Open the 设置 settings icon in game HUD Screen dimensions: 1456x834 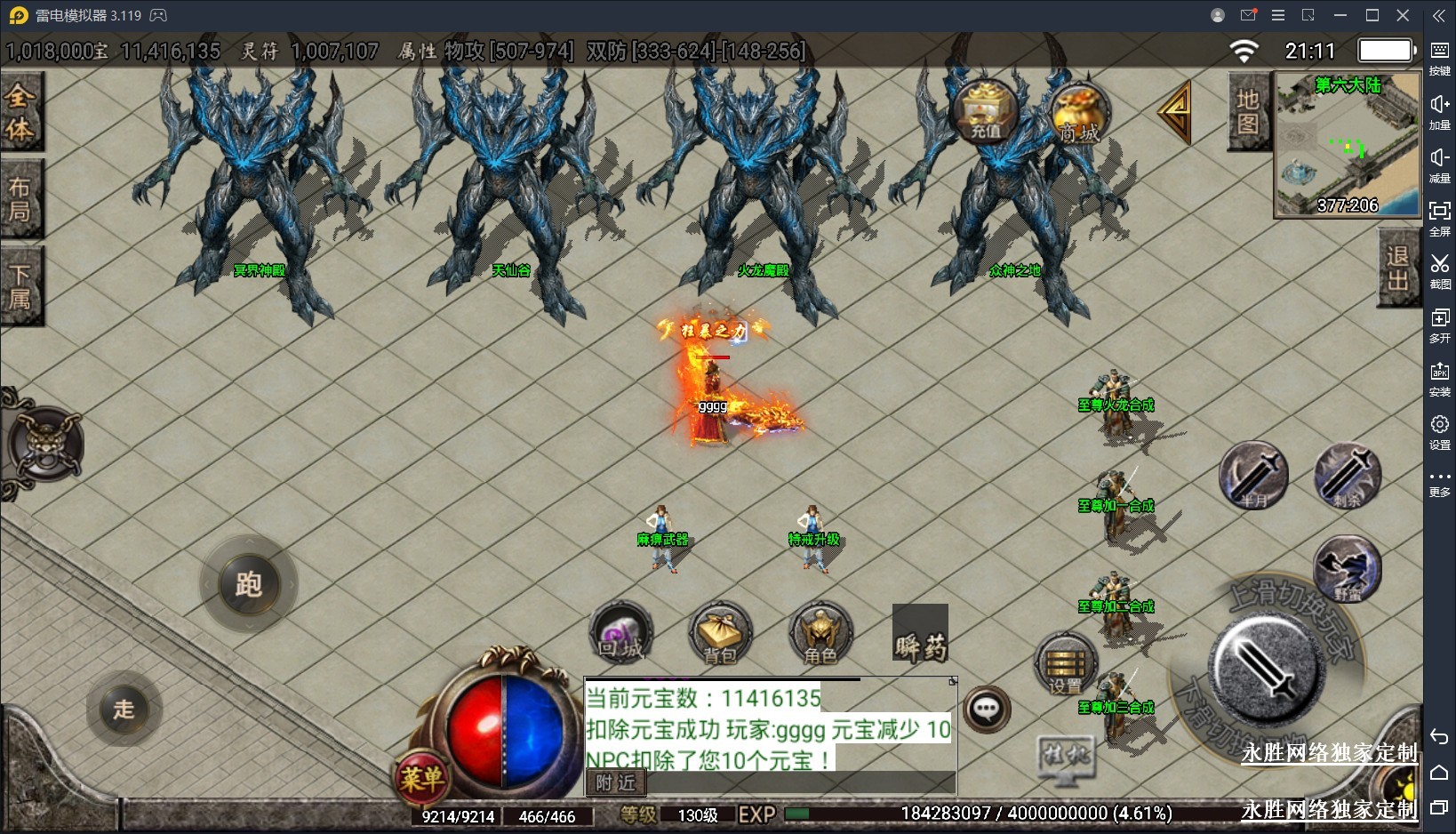tap(1066, 665)
